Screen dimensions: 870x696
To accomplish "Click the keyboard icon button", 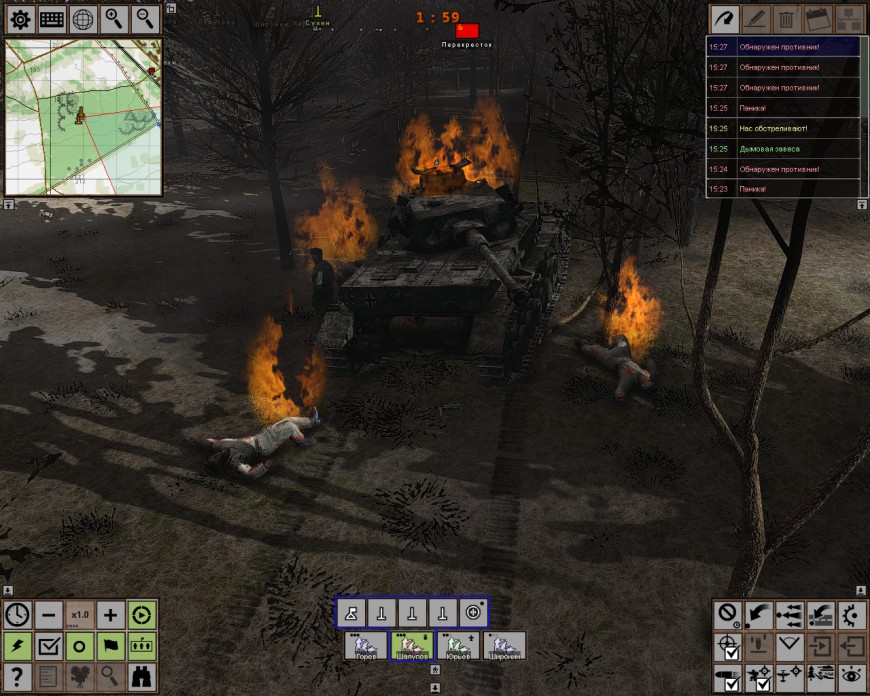I will [52, 18].
